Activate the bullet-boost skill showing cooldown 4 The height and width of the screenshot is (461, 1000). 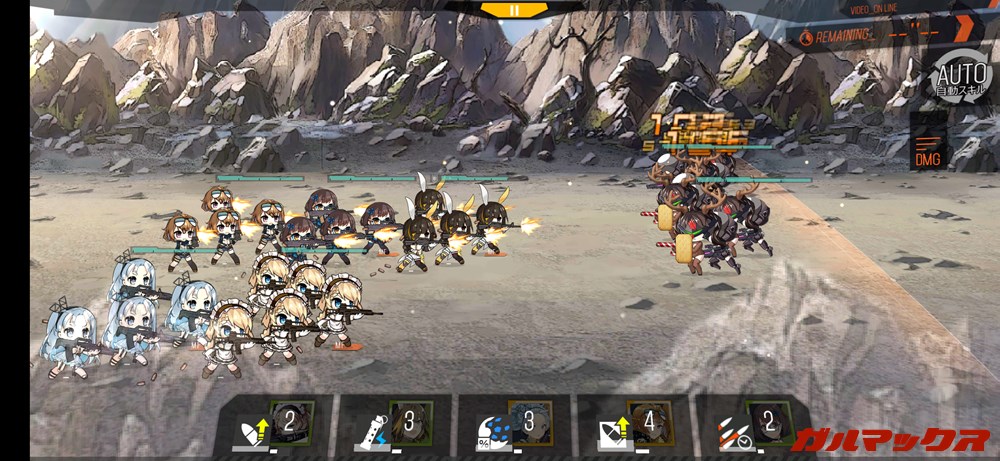tap(632, 424)
